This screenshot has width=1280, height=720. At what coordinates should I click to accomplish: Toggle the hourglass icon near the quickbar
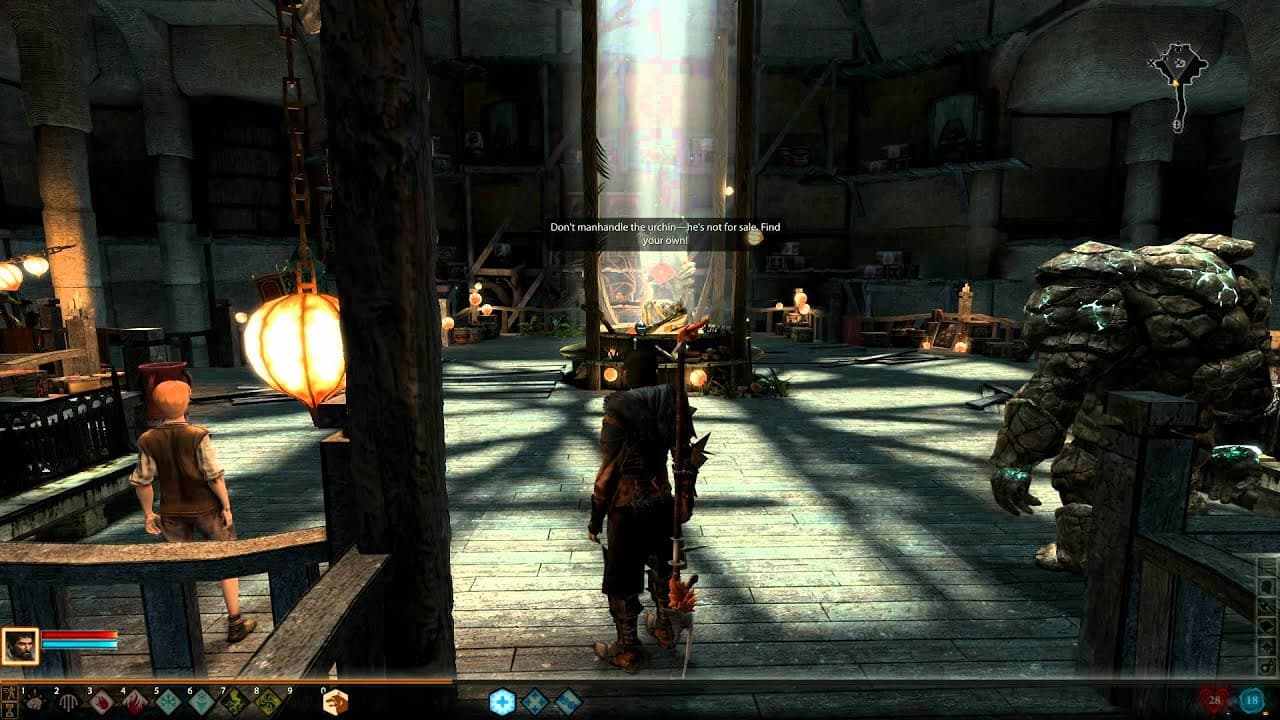click(x=8, y=708)
